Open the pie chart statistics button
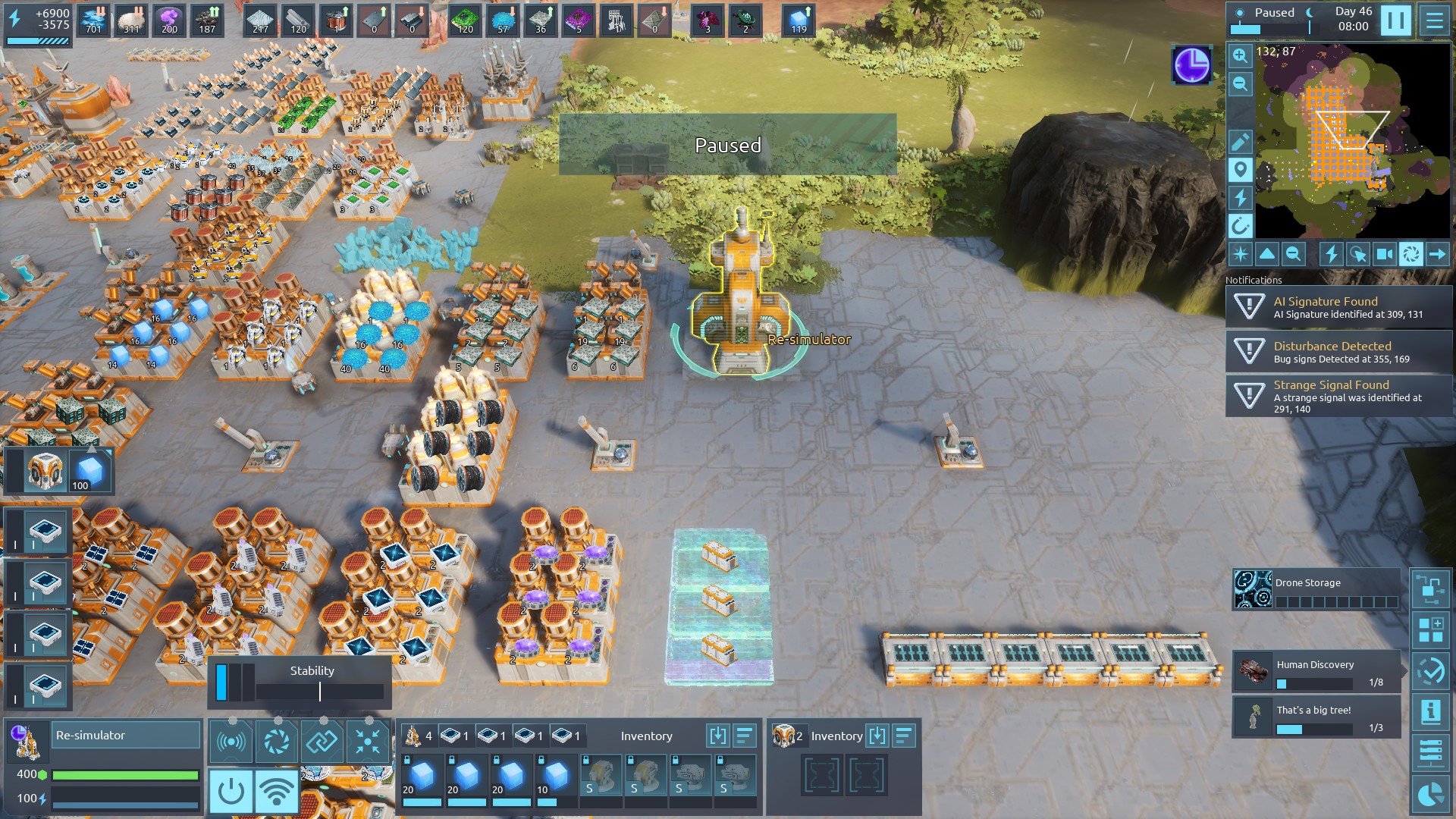The height and width of the screenshot is (819, 1456). pos(1430,795)
